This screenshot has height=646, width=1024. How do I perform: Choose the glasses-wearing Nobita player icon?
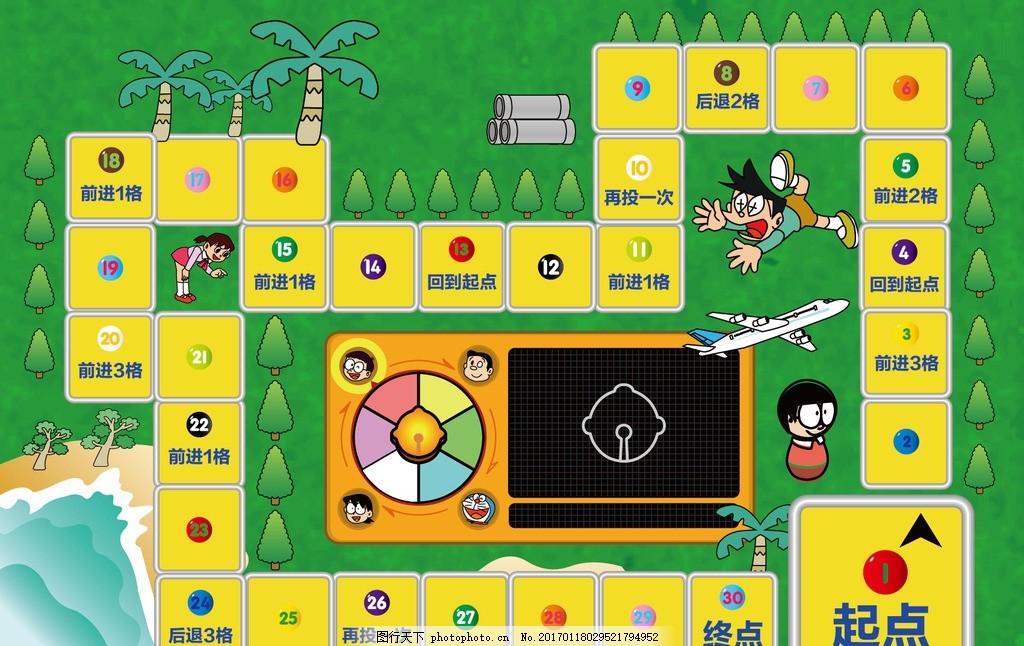pos(357,366)
